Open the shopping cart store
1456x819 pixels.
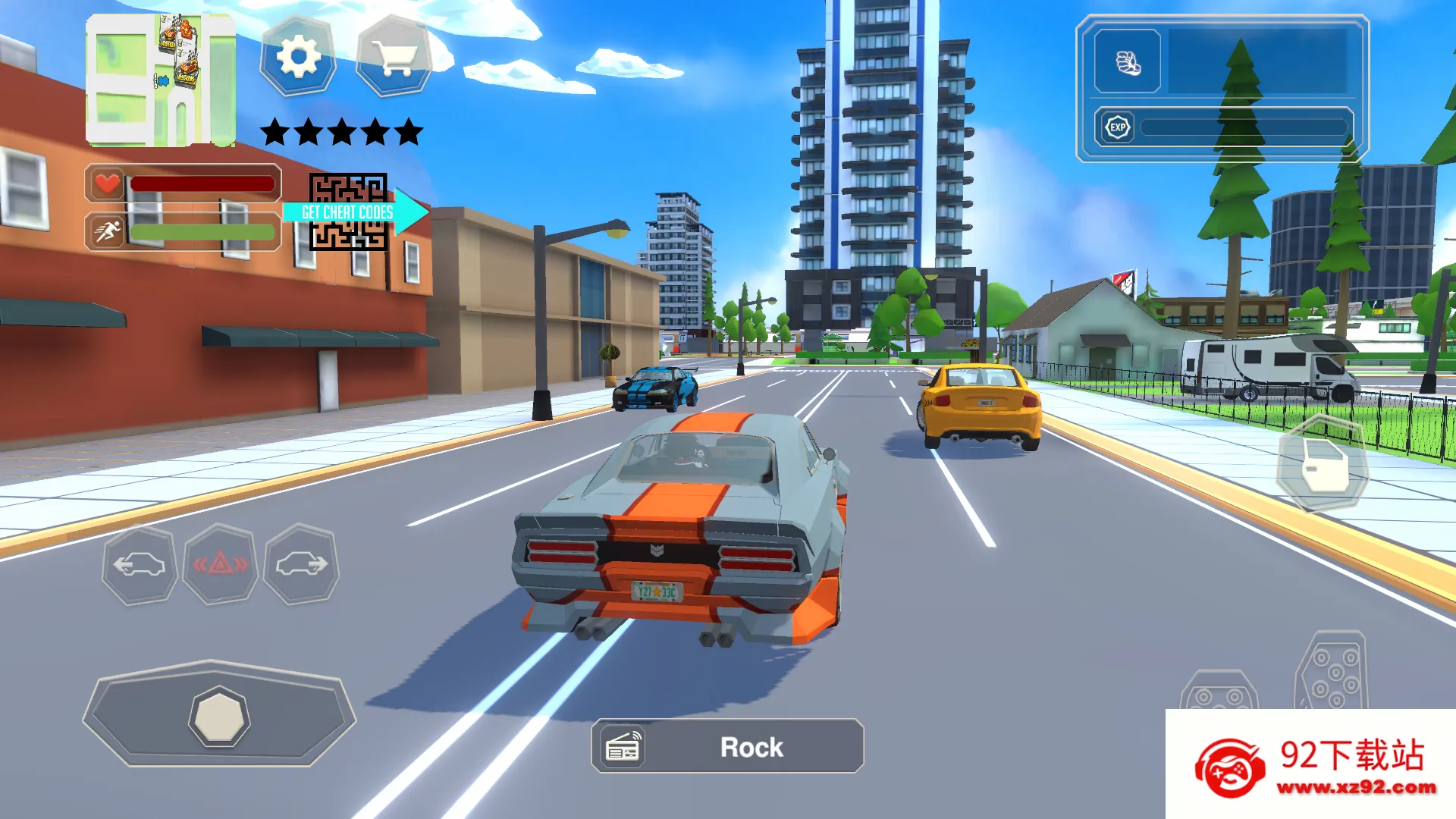[394, 57]
